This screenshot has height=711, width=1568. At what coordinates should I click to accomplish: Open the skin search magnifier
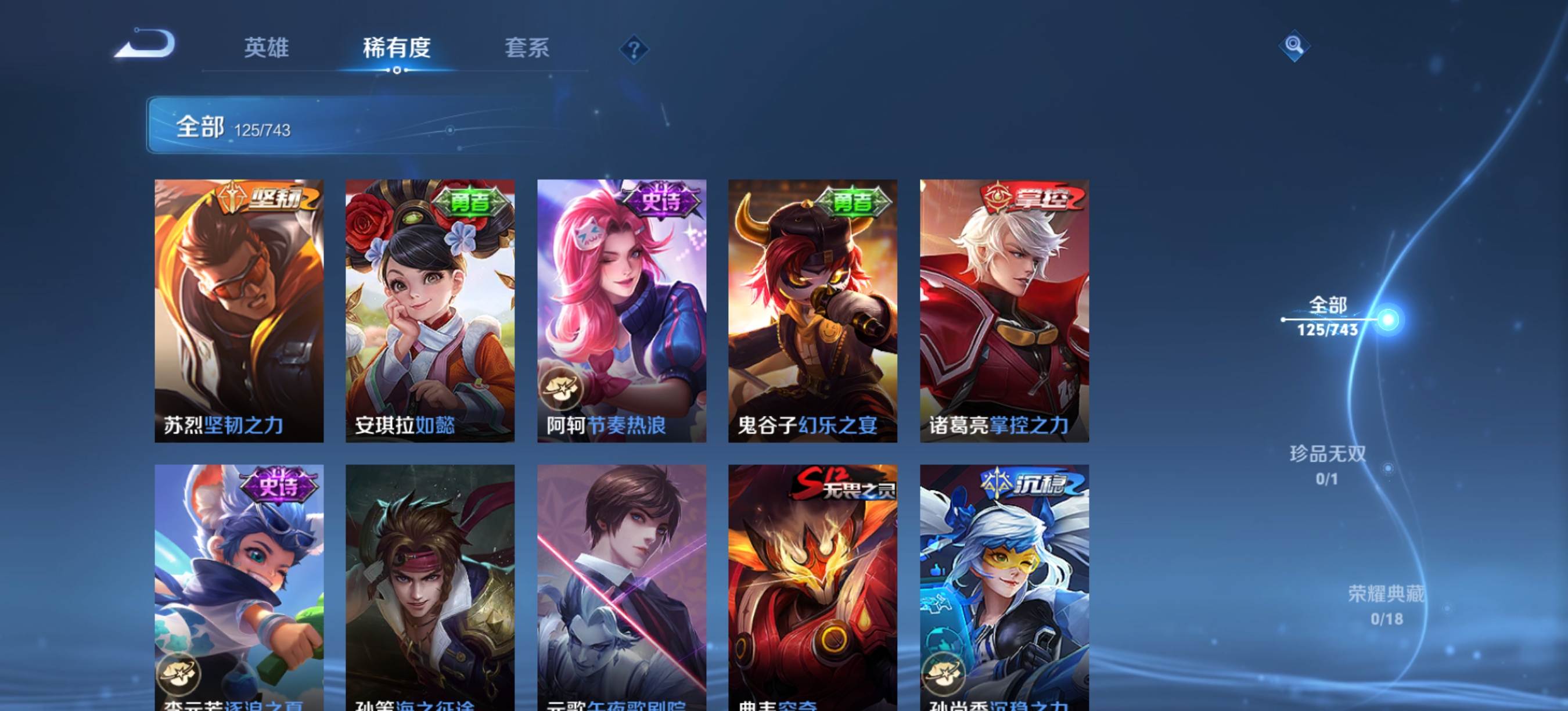[1293, 46]
